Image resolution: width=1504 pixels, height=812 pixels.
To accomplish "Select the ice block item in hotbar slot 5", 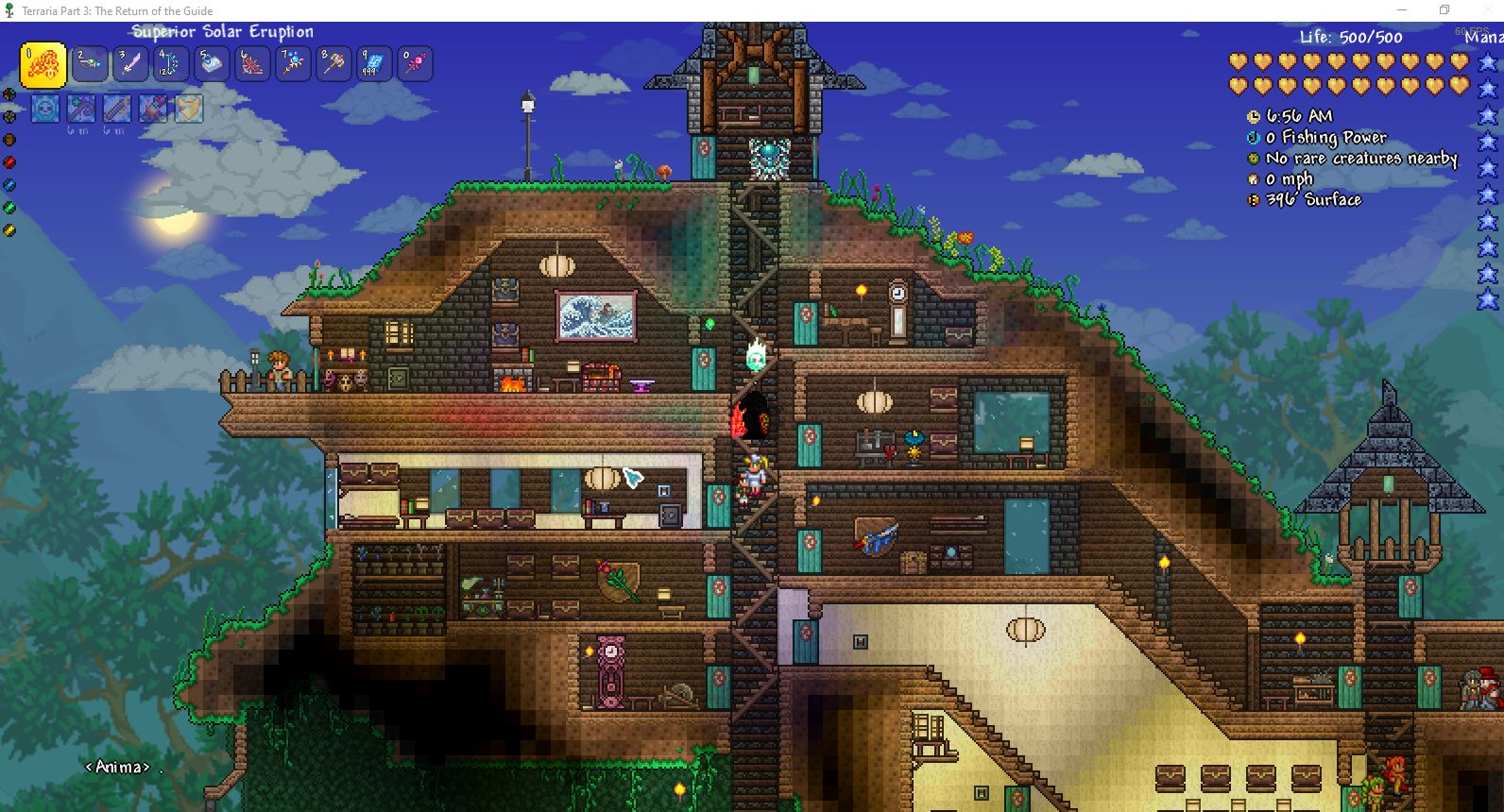I will click(211, 63).
